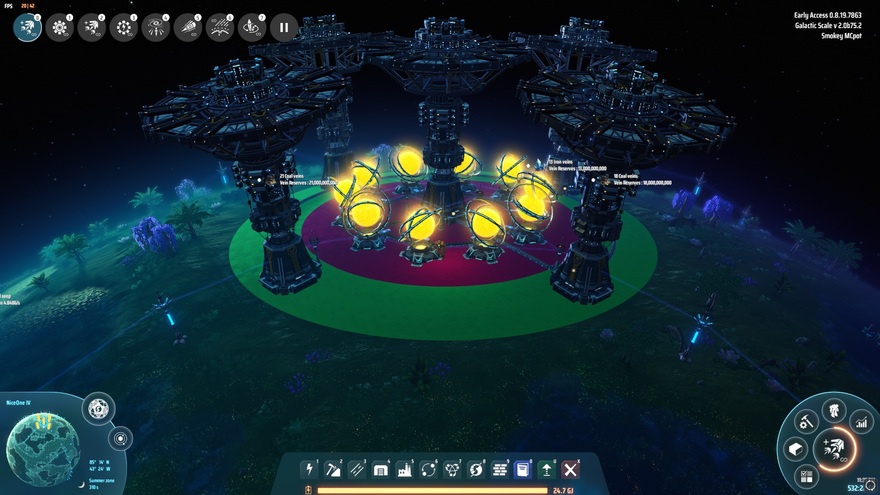Activate the dismantle X tool
The height and width of the screenshot is (495, 880).
point(570,468)
